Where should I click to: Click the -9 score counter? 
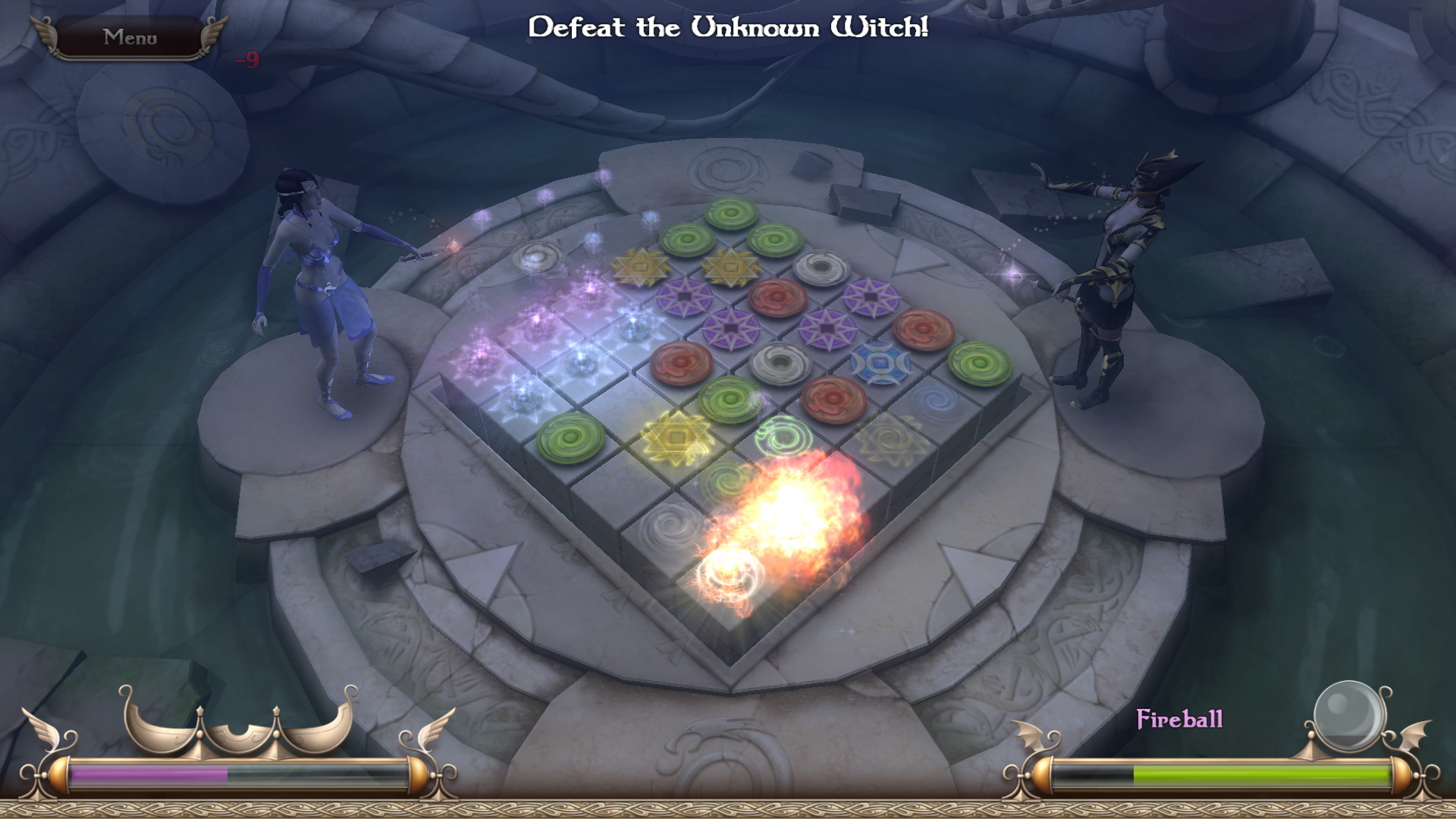pyautogui.click(x=247, y=58)
